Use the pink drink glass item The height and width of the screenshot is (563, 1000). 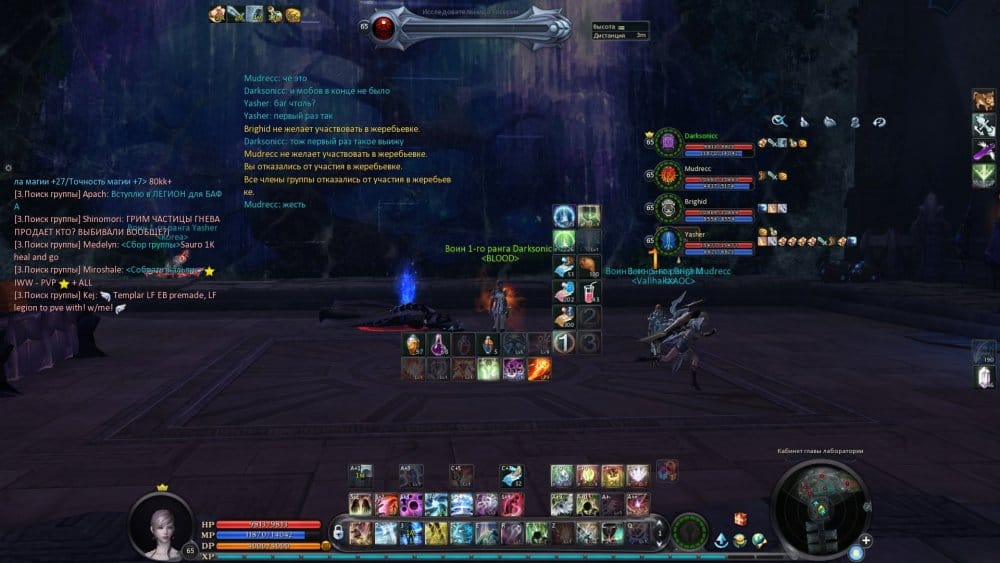(x=589, y=291)
